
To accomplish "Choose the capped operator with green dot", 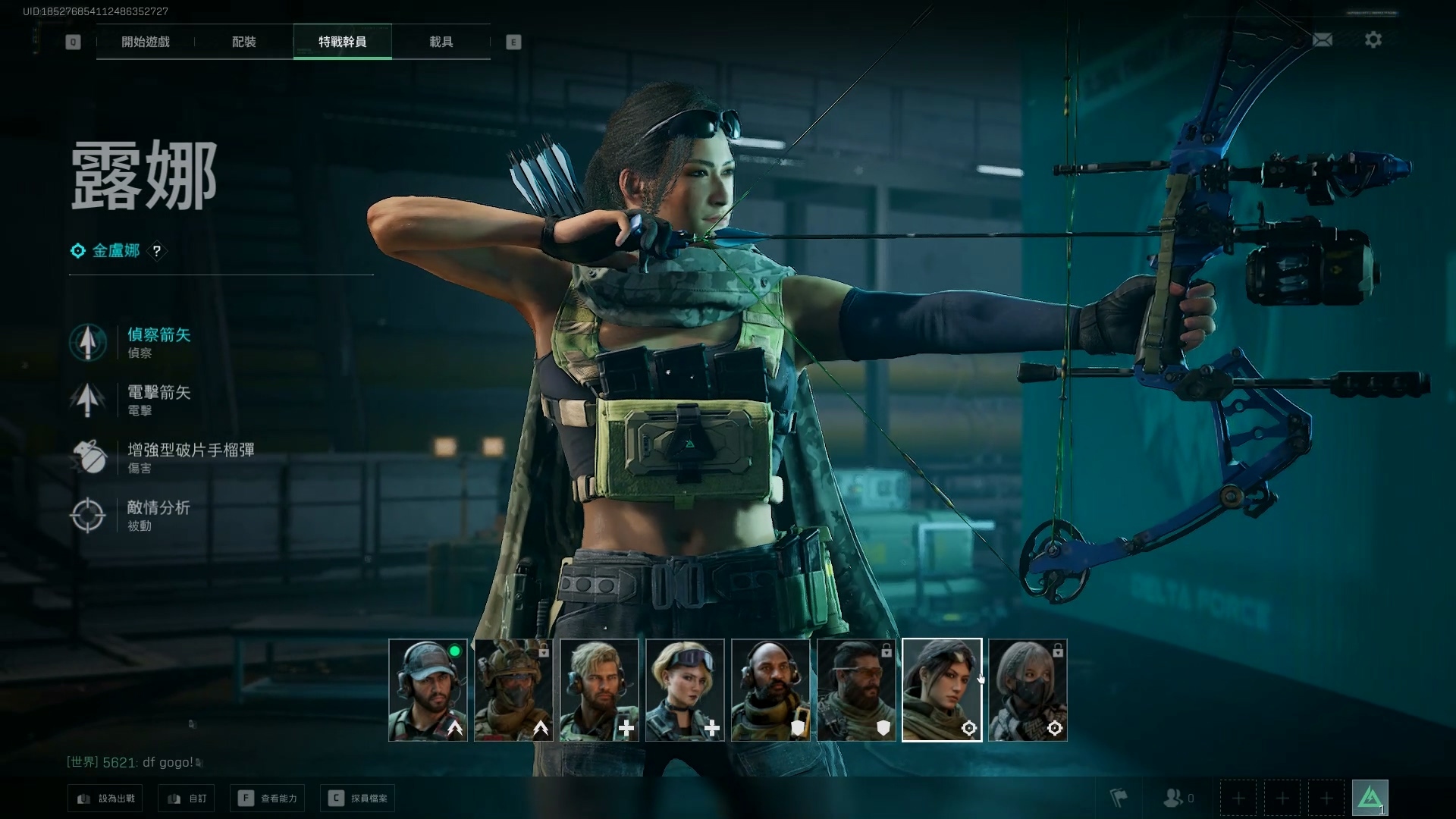I will pos(428,690).
